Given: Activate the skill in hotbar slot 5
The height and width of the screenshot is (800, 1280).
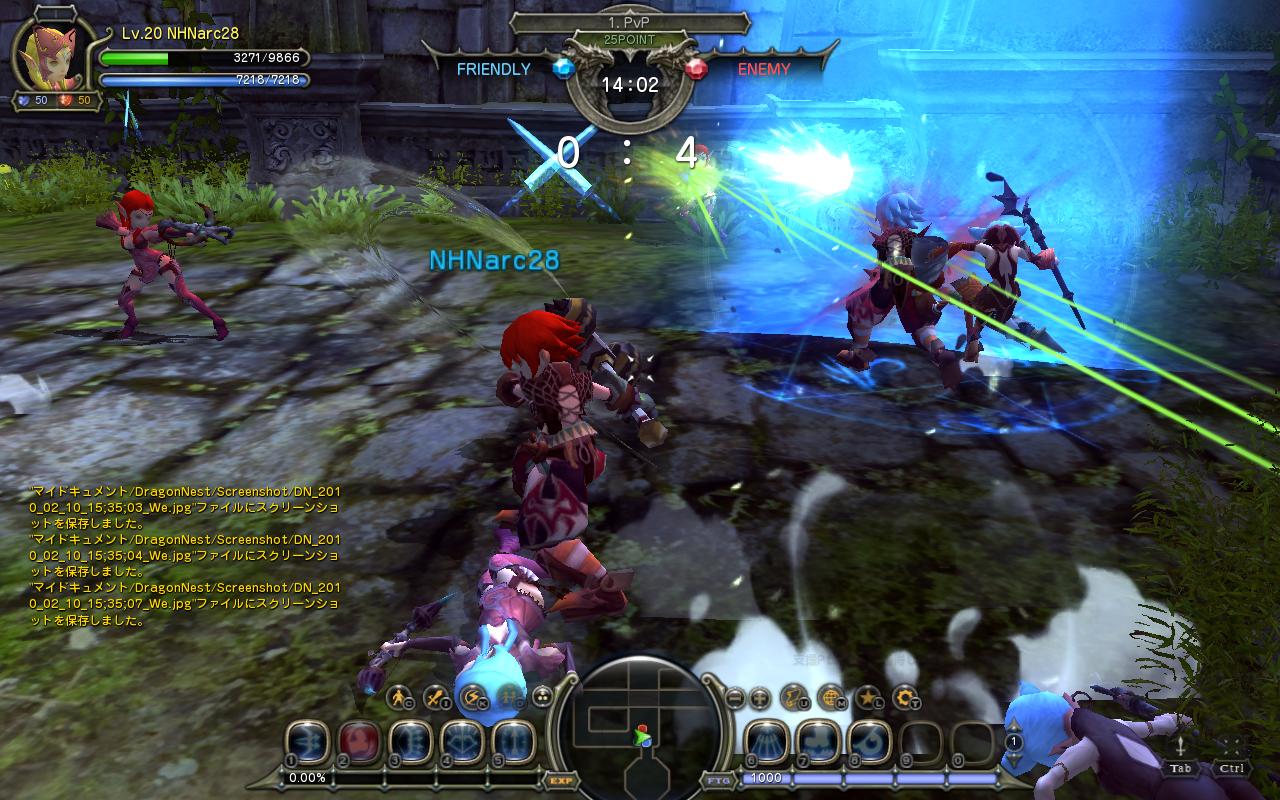Looking at the screenshot, I should click(x=512, y=742).
